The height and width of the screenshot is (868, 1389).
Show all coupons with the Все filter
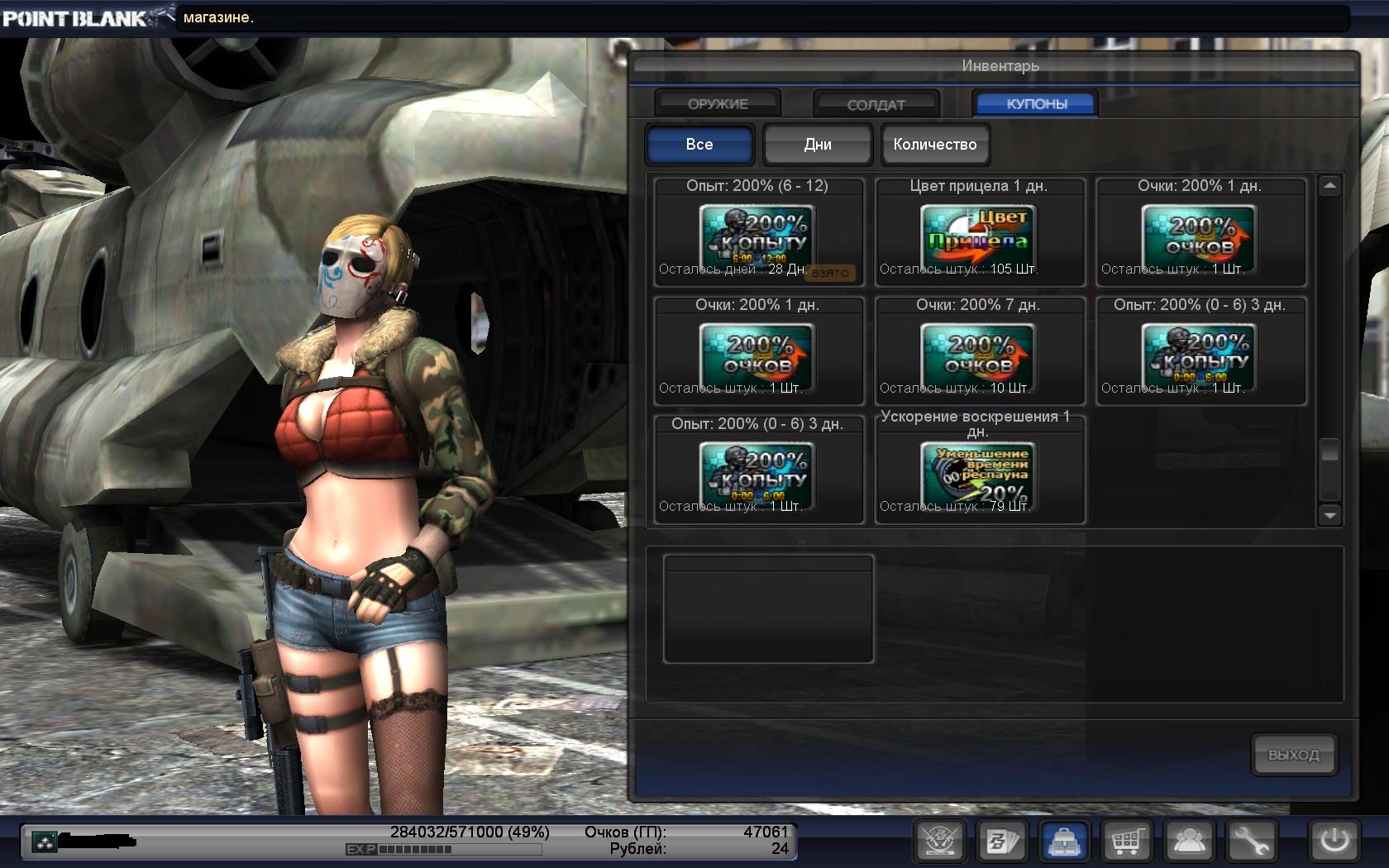pos(699,145)
